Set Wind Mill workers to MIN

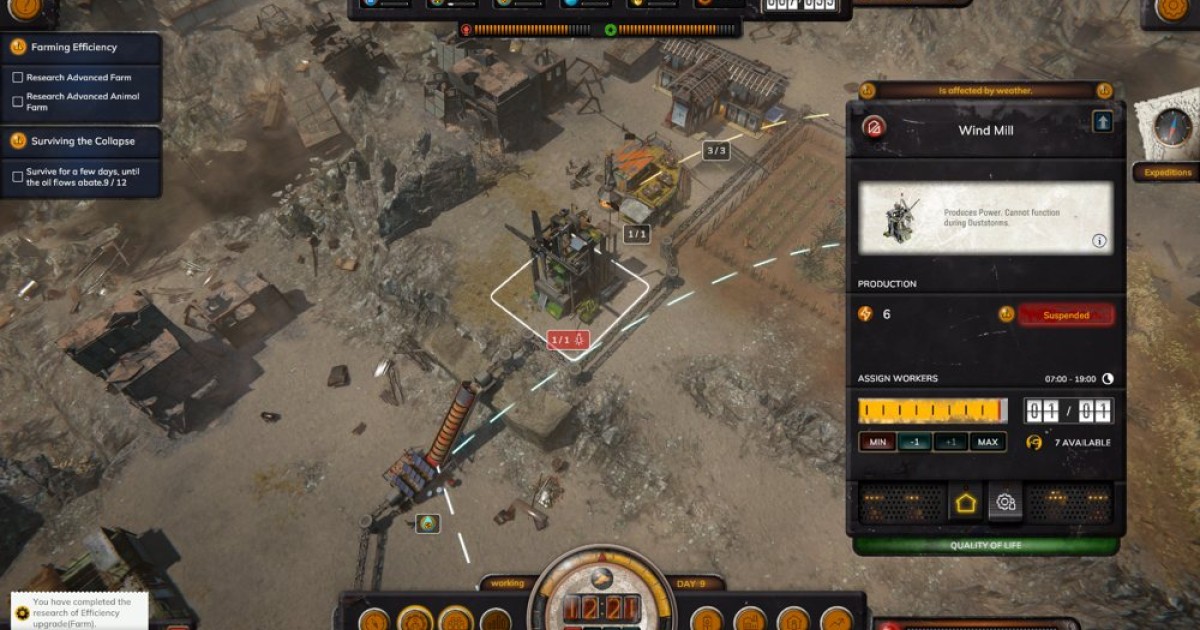coord(876,442)
